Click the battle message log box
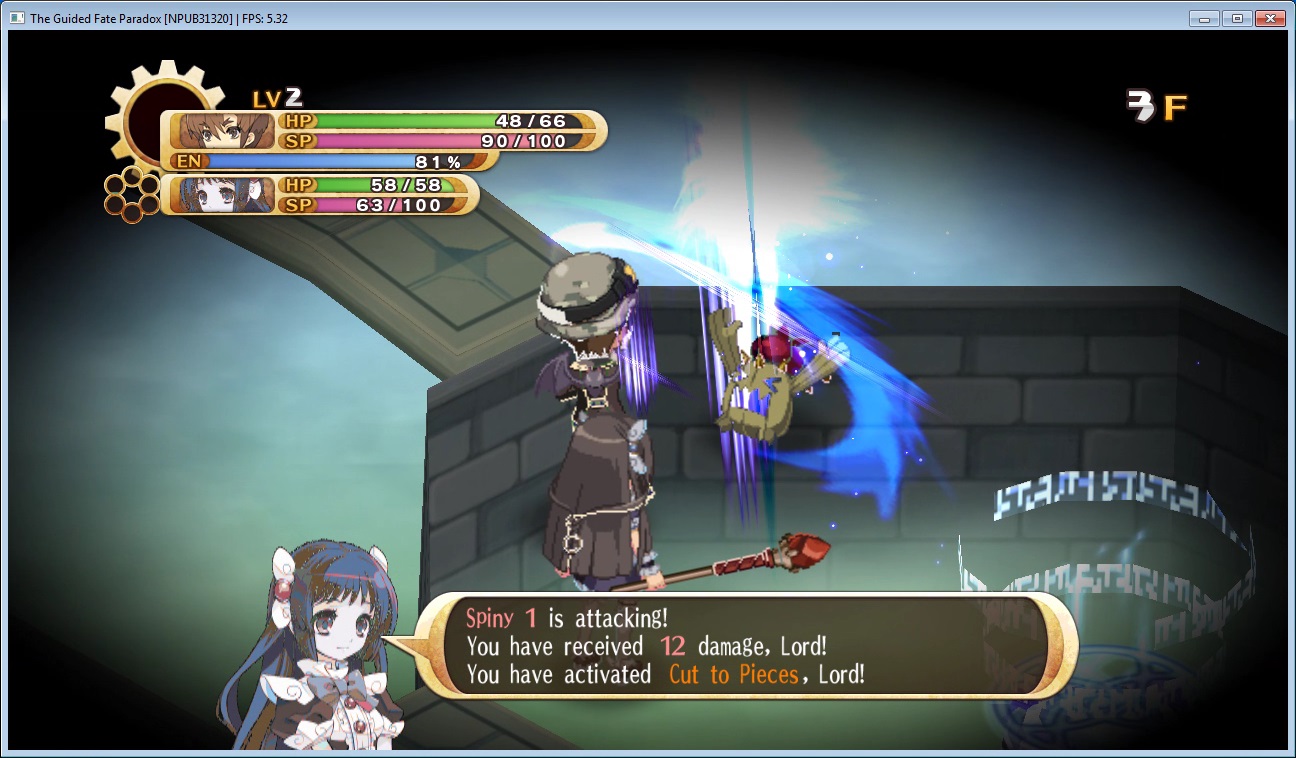Screen dimensions: 1296x758 (745, 646)
